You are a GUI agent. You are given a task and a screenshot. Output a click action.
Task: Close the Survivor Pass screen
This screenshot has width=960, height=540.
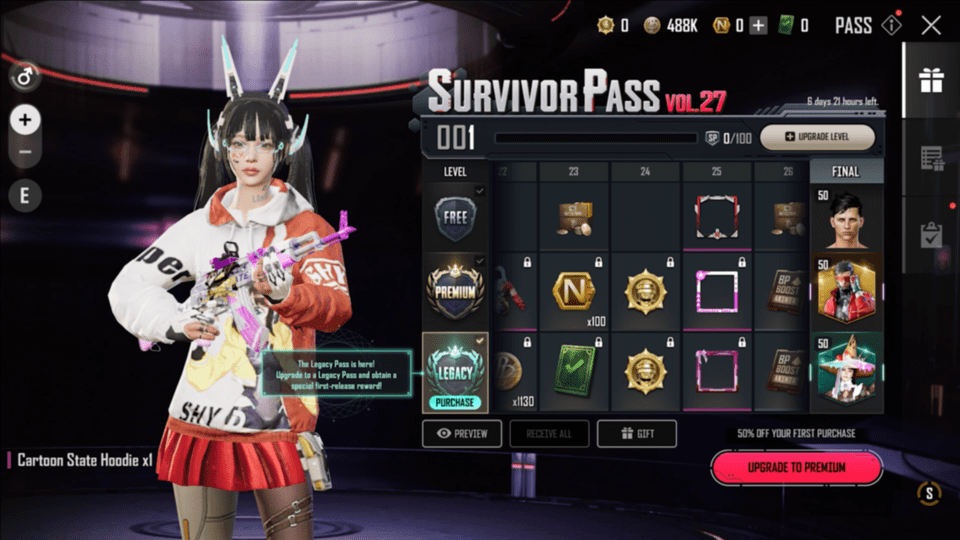coord(930,26)
